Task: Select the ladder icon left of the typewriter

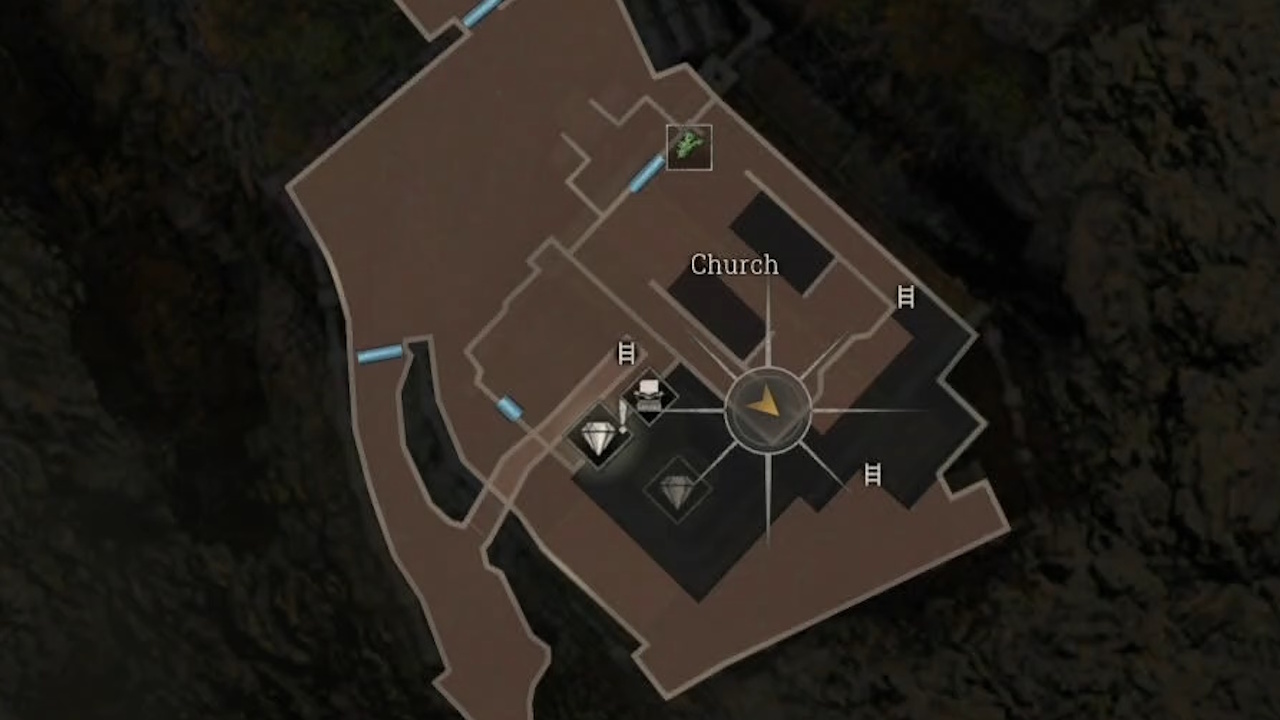Action: [625, 352]
